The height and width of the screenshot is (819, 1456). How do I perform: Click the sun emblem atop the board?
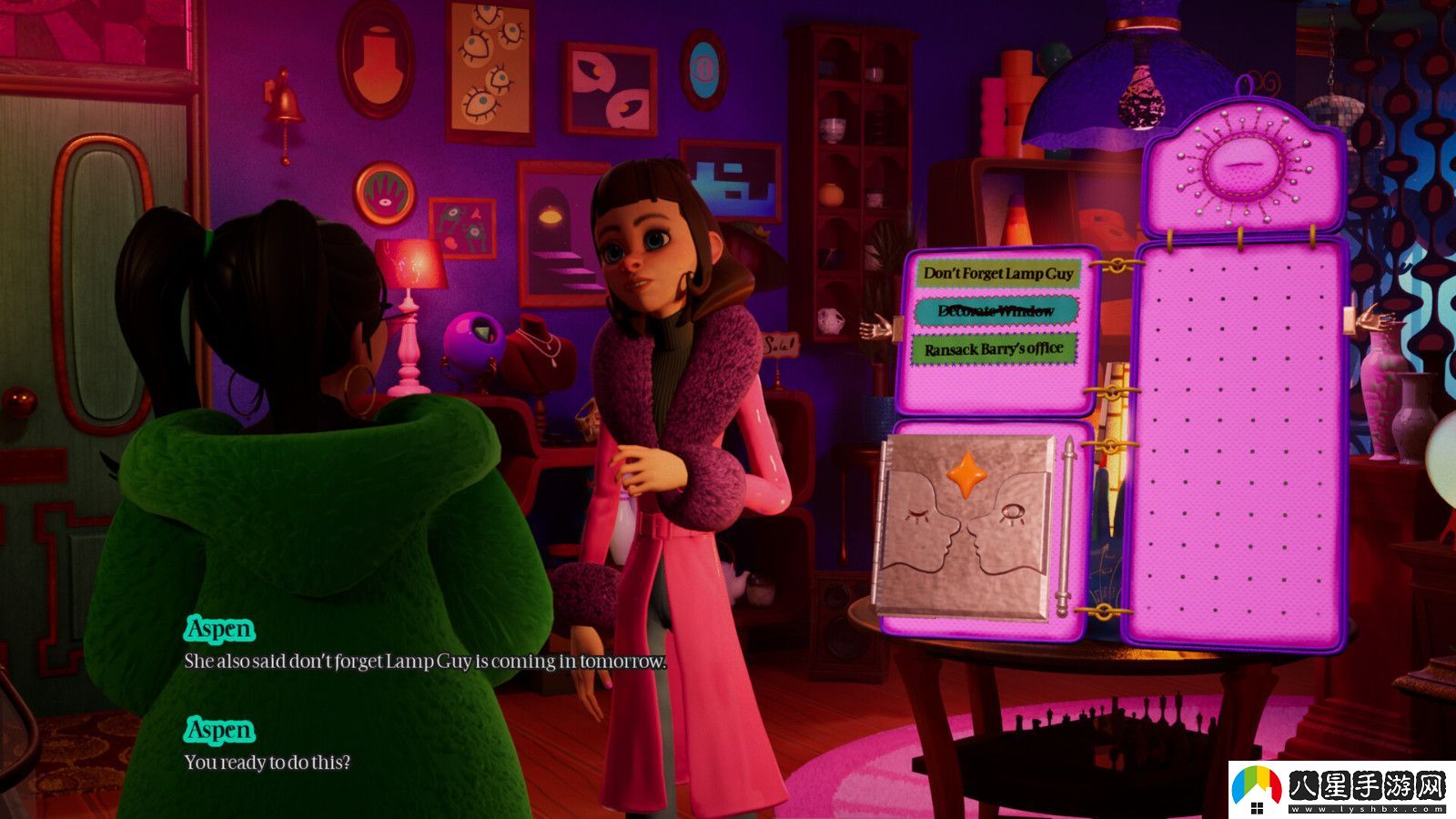(1243, 166)
